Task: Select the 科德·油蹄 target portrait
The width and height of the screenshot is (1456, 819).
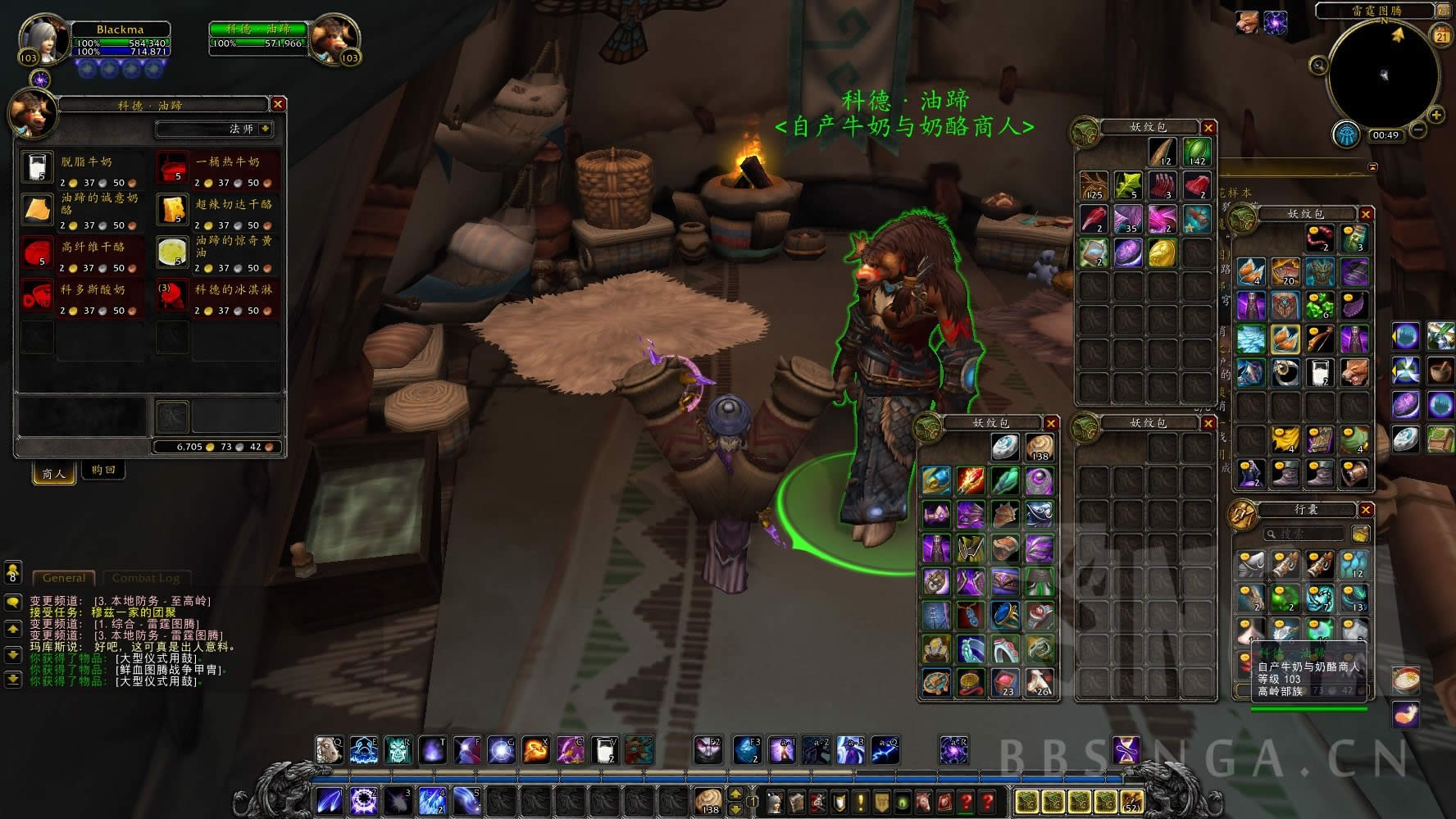Action: coord(334,39)
